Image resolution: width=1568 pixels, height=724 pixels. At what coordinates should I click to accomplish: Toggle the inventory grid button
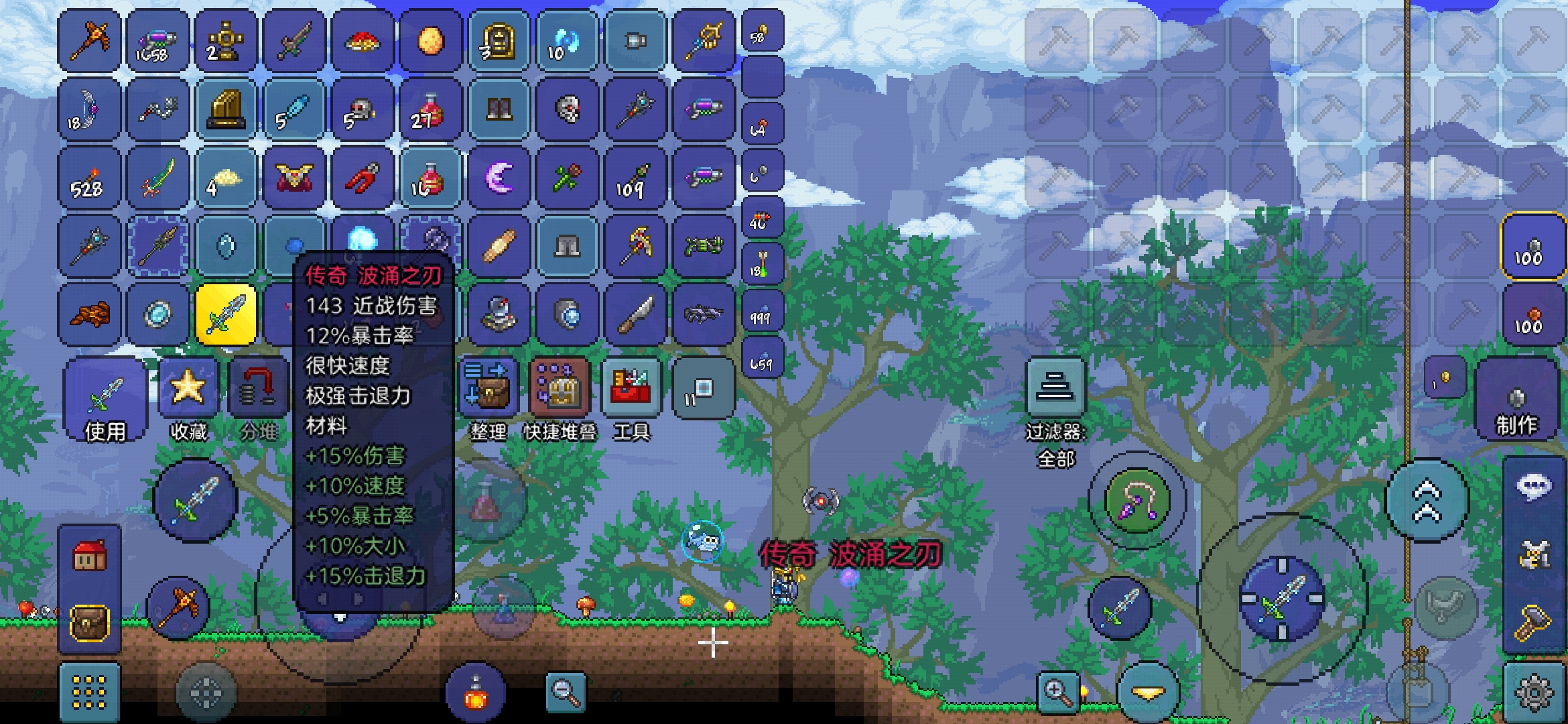[x=89, y=692]
